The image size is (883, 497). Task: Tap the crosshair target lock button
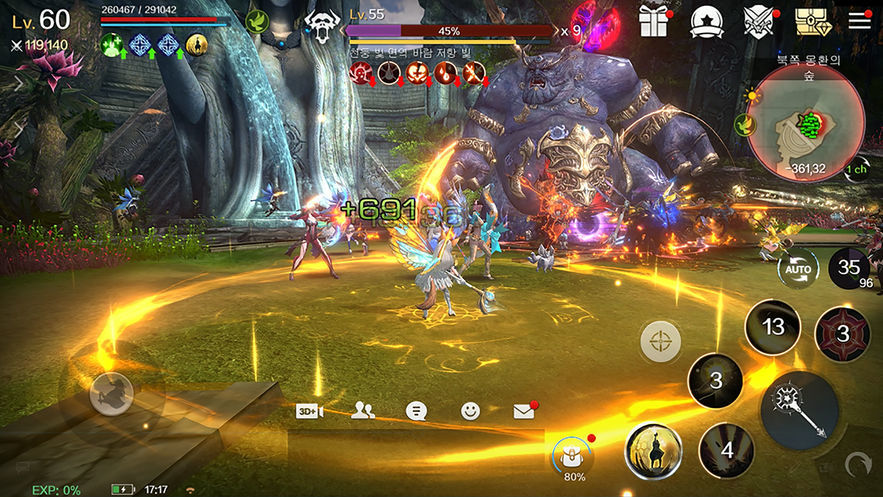pyautogui.click(x=661, y=341)
